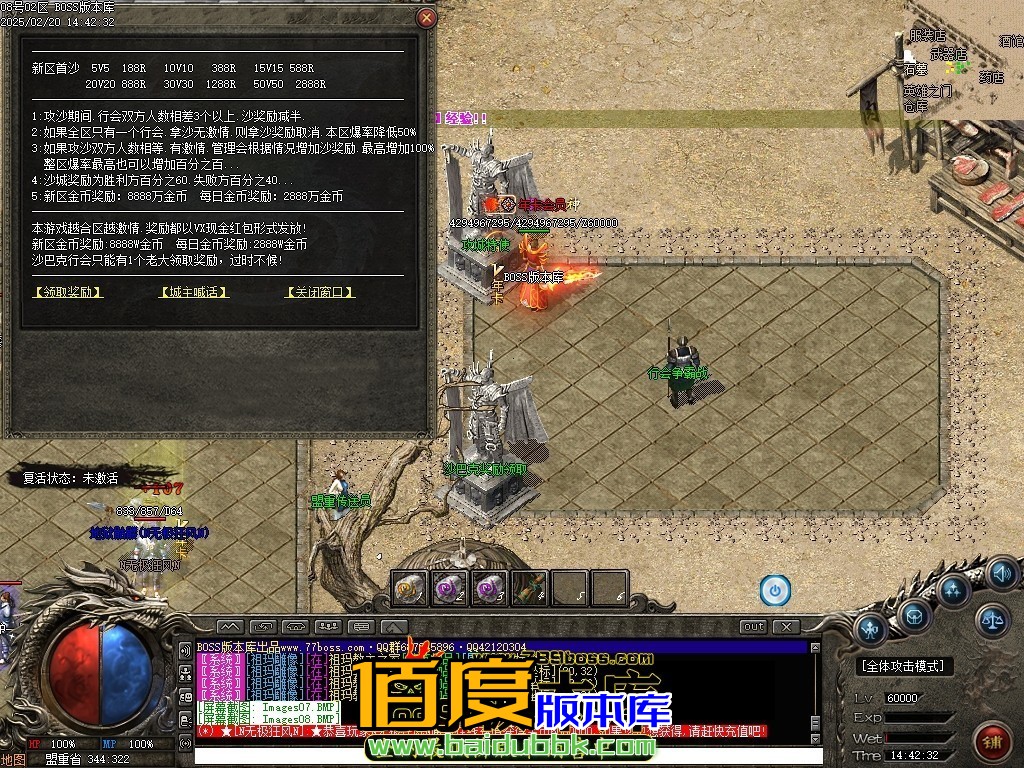Close the chat panel with X button
This screenshot has height=768, width=1024.
pyautogui.click(x=787, y=626)
